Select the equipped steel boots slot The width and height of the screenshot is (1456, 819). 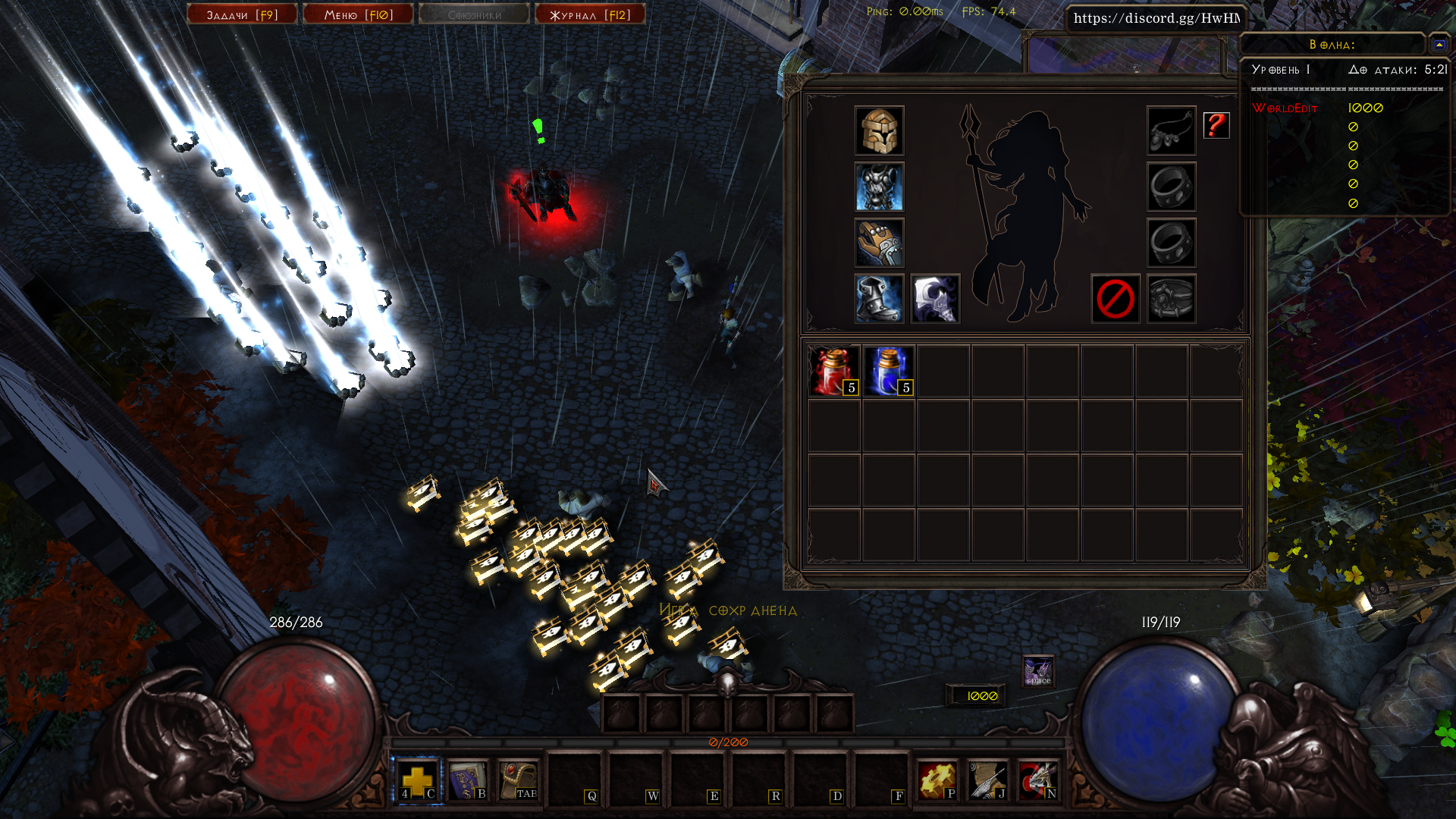pyautogui.click(x=879, y=299)
